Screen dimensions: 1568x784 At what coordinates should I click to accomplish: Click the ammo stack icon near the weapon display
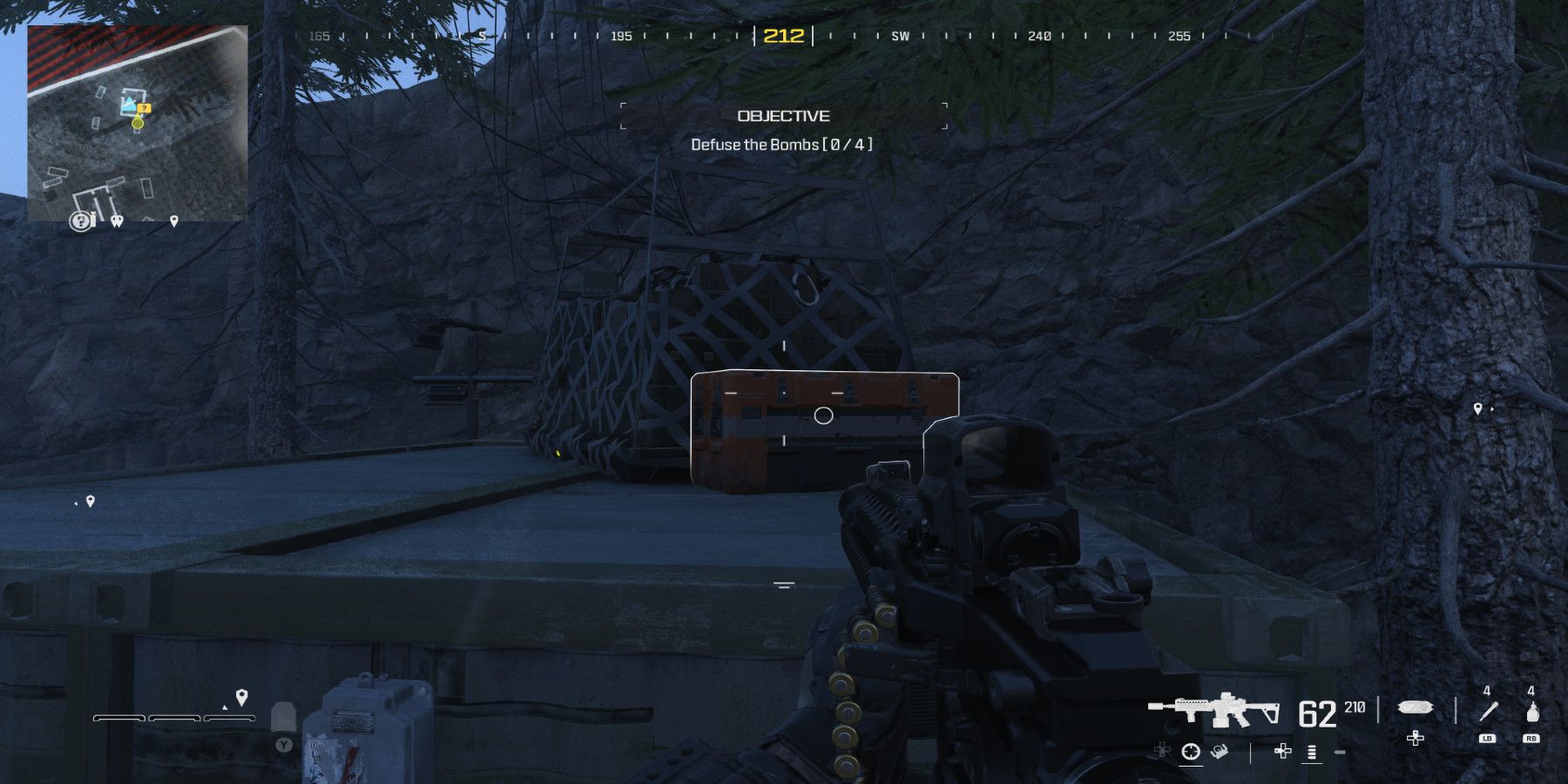pyautogui.click(x=1310, y=753)
